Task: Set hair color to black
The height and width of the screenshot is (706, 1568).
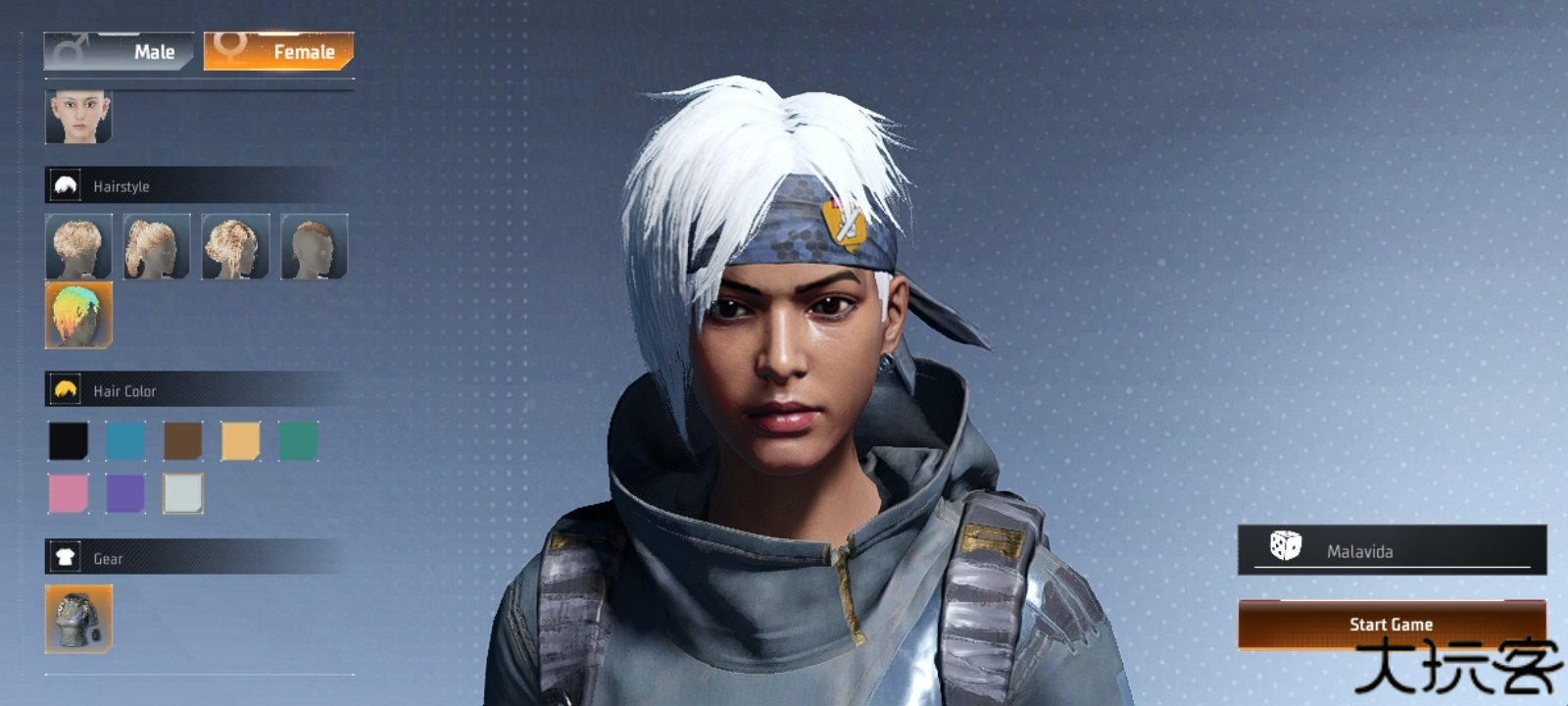Action: [69, 441]
